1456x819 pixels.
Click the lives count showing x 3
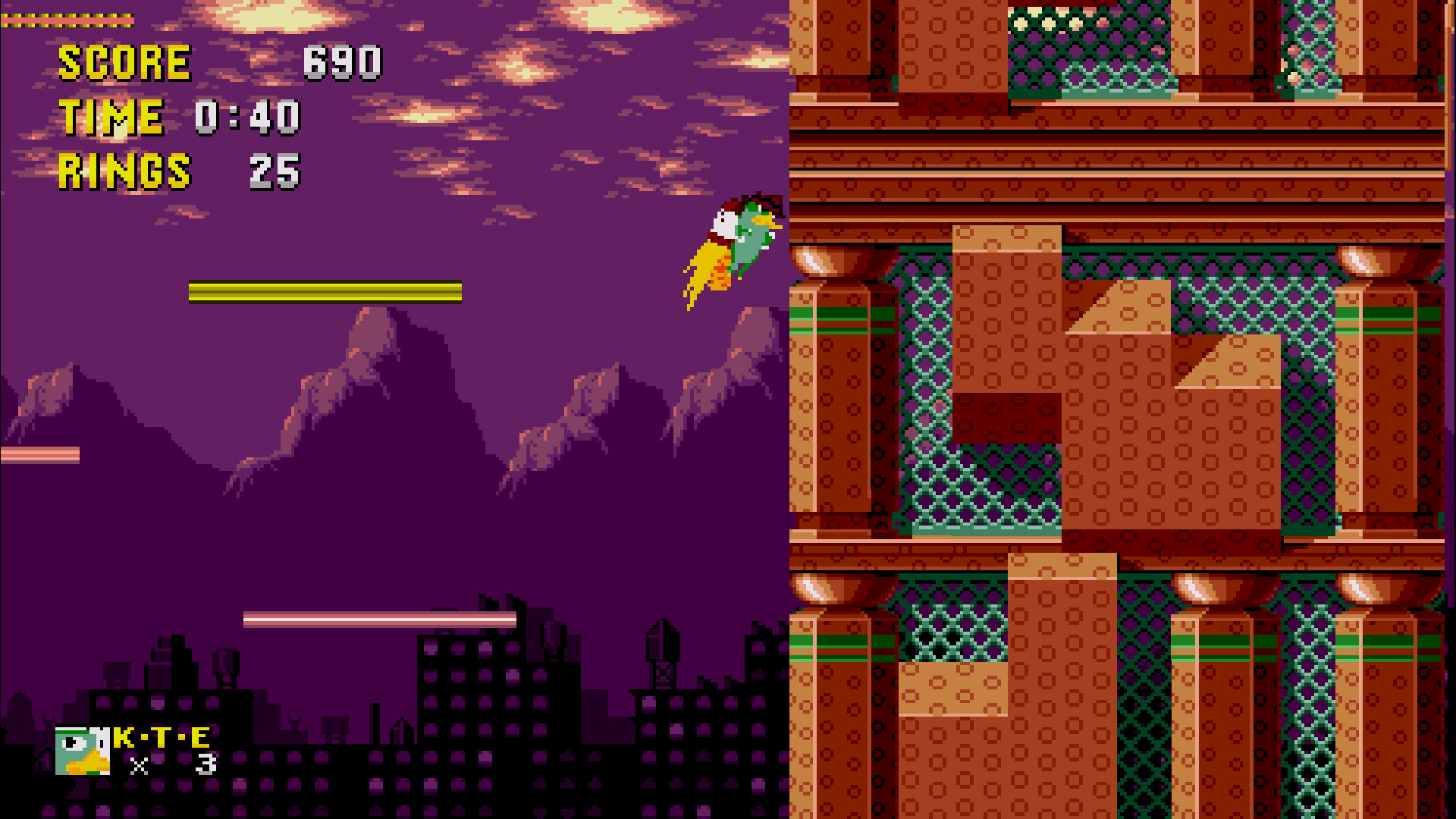click(174, 767)
